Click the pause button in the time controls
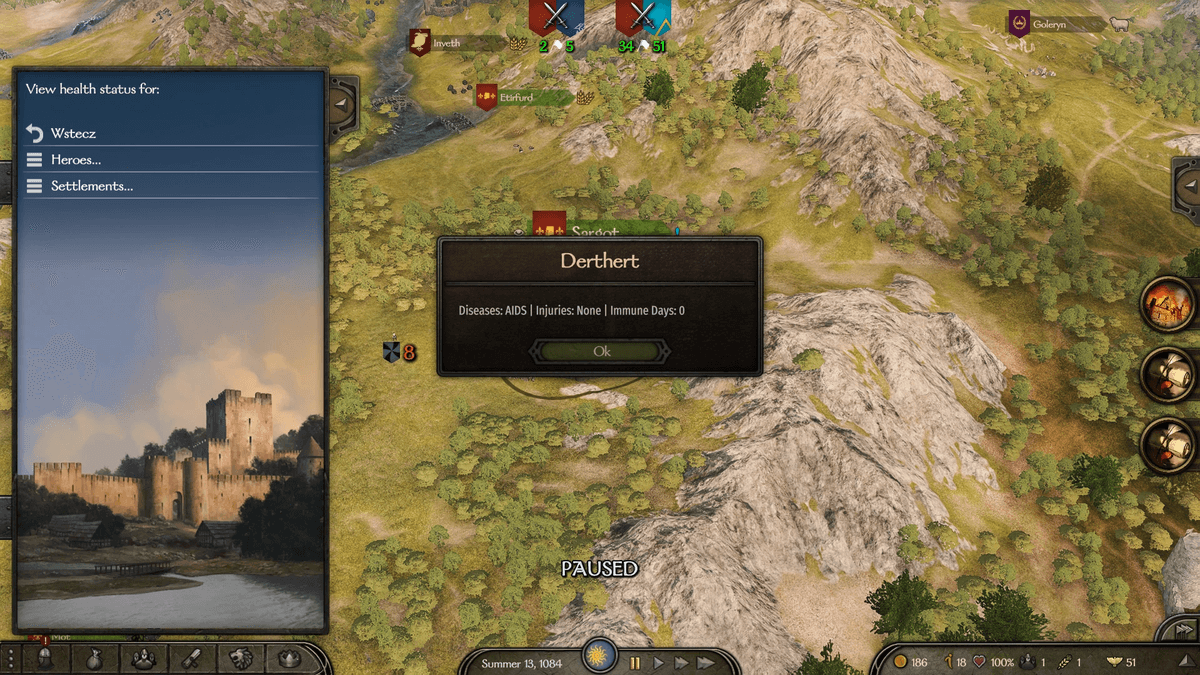This screenshot has height=675, width=1200. [x=635, y=663]
